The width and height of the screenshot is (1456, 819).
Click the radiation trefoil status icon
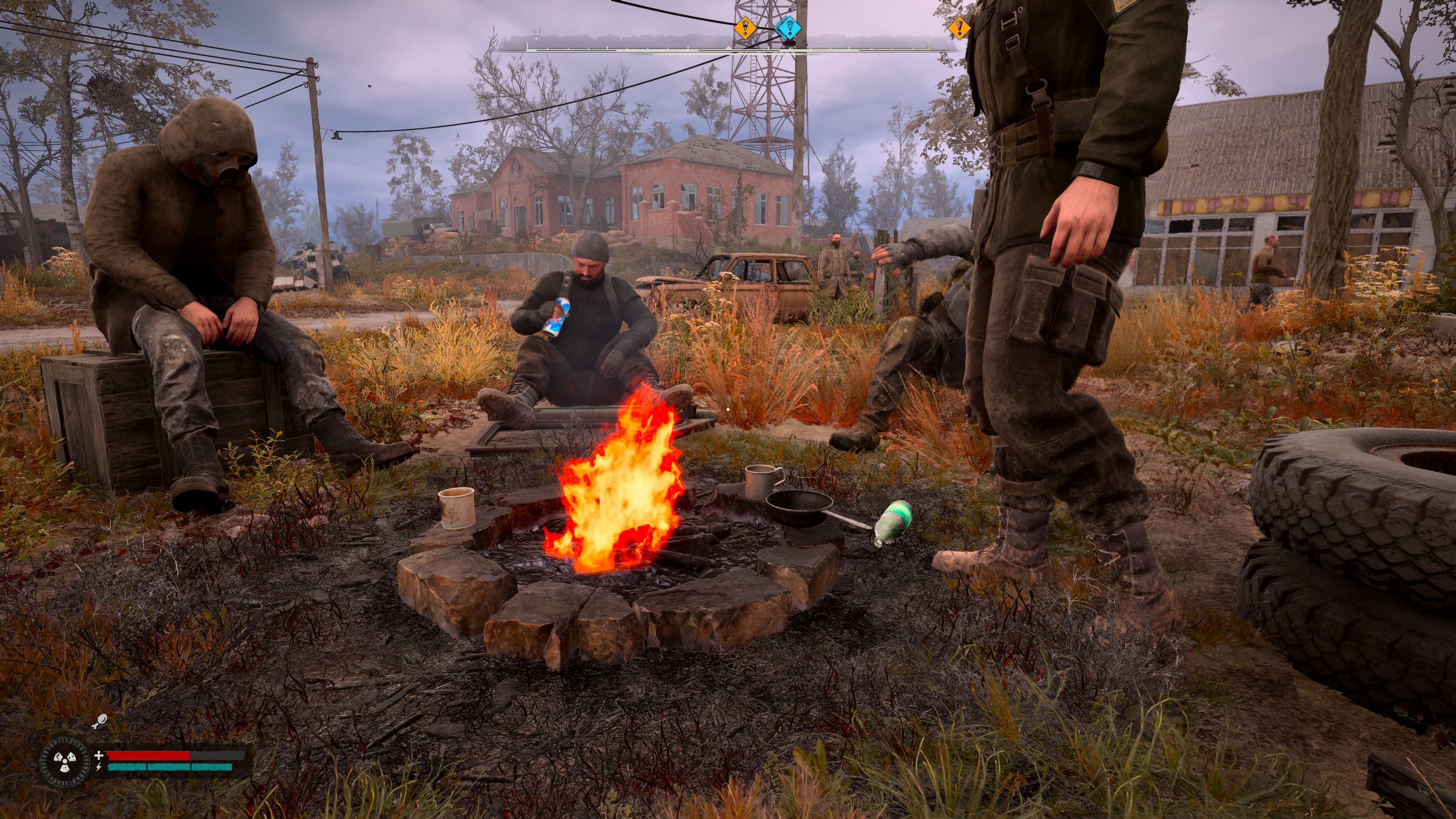[65, 762]
